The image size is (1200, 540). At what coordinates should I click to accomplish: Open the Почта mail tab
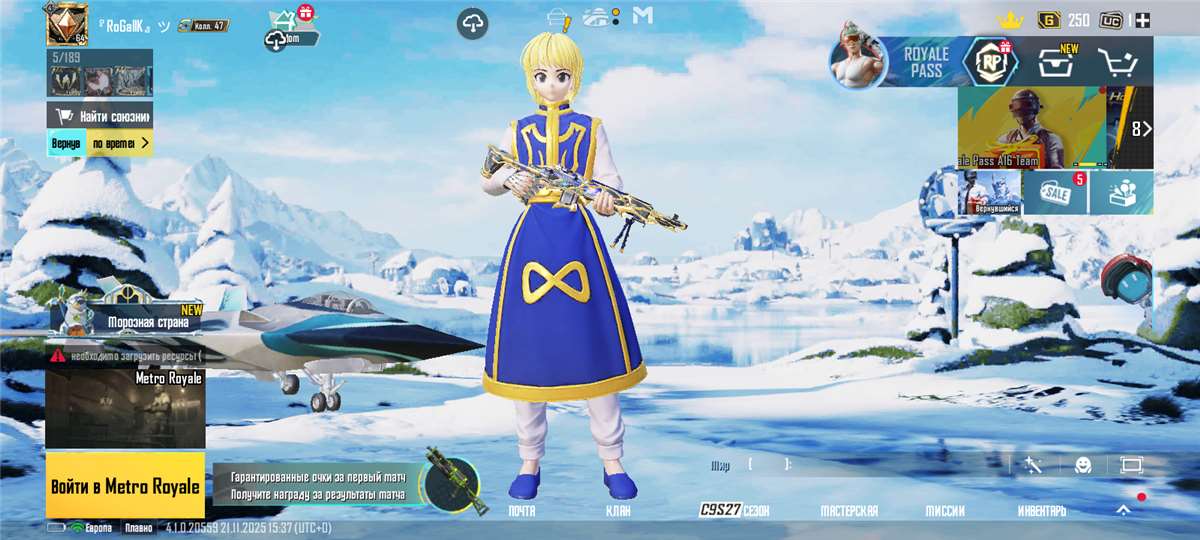click(522, 510)
